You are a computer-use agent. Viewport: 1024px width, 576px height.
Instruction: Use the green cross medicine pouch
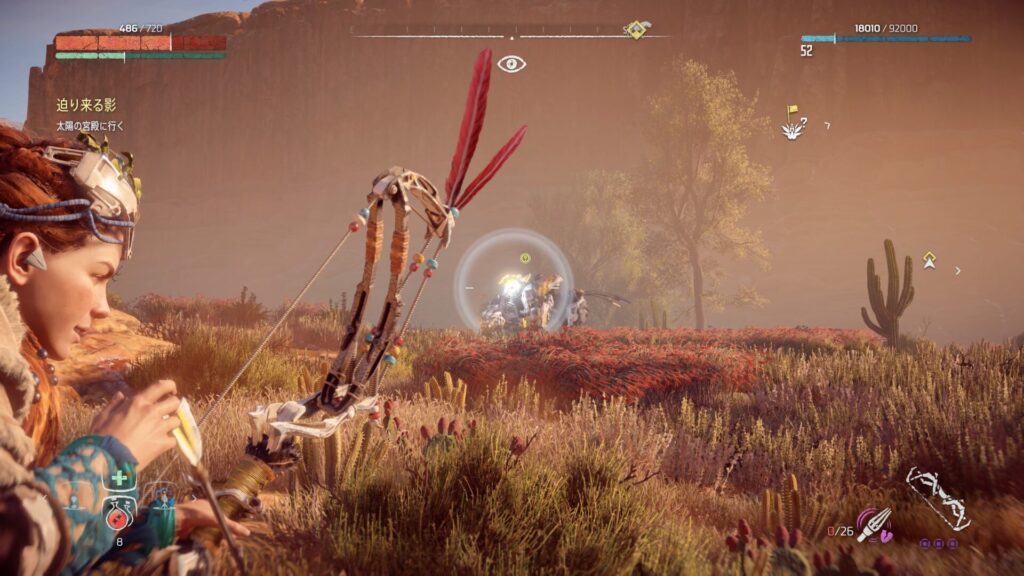pos(118,481)
